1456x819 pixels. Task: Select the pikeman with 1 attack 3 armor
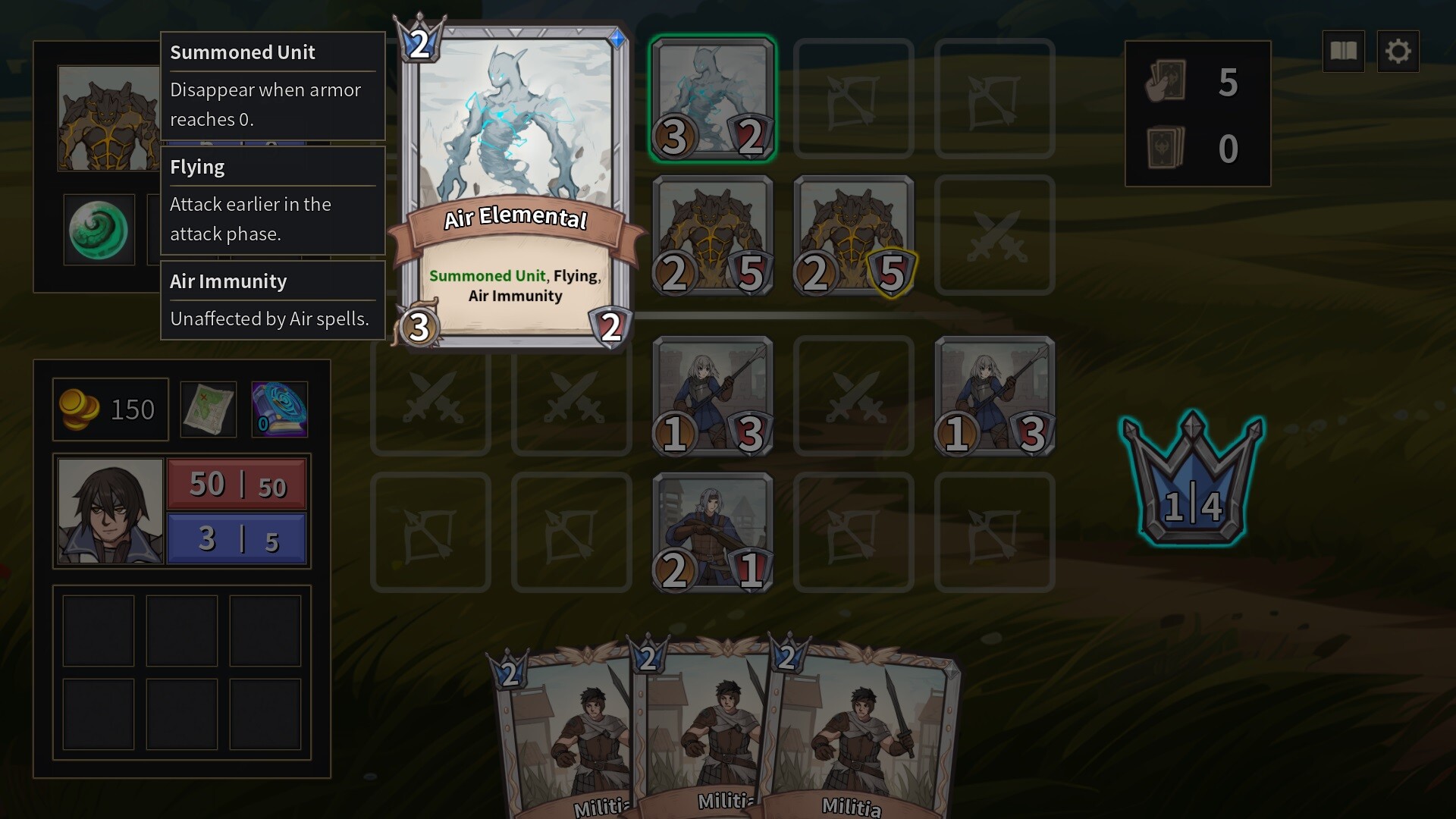[711, 396]
